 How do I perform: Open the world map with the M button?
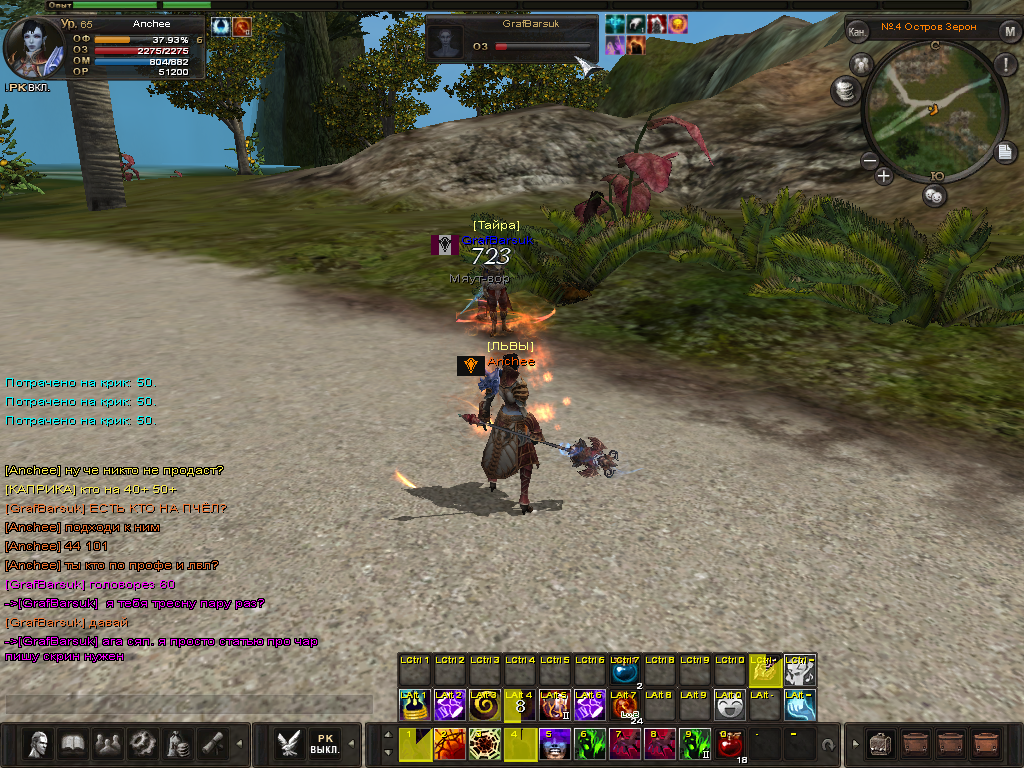point(1009,31)
